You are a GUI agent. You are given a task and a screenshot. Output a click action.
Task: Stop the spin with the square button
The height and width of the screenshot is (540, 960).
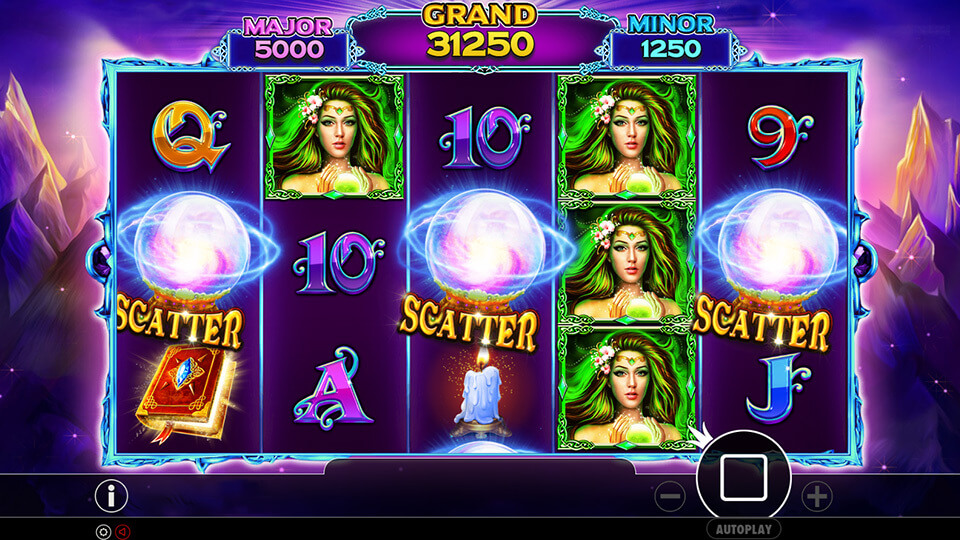[x=743, y=477]
